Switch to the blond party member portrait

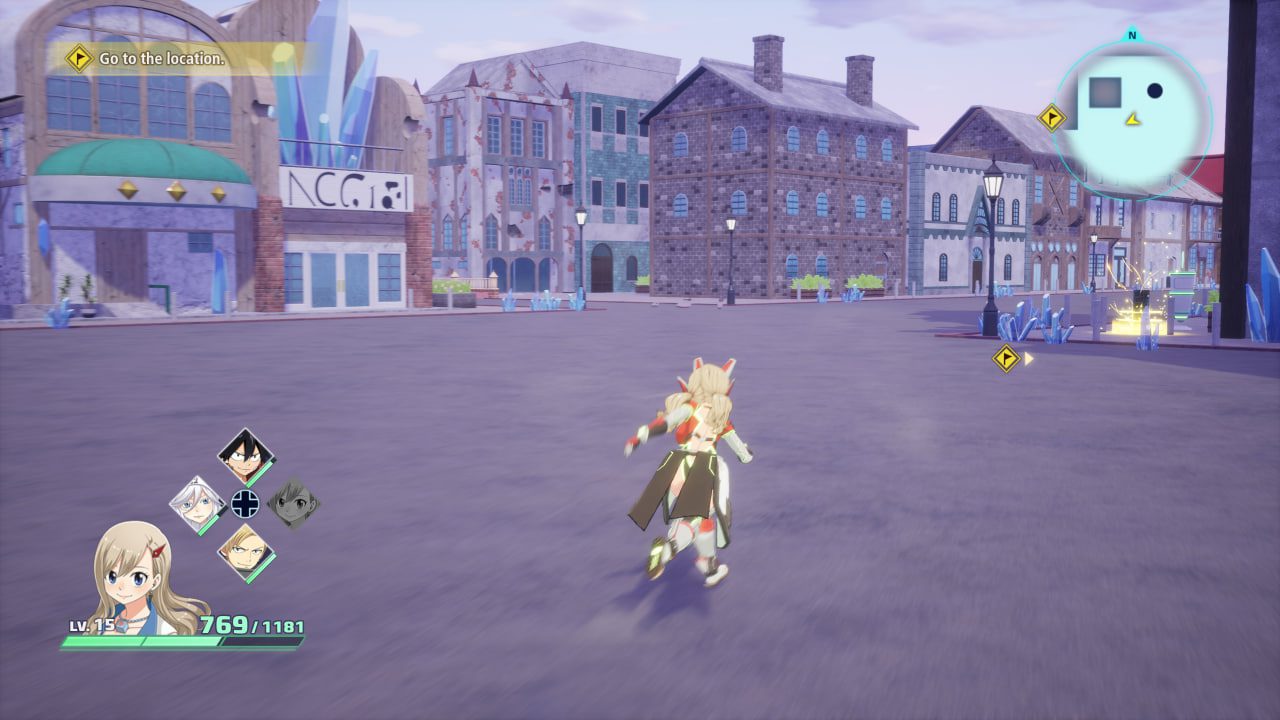(x=245, y=551)
